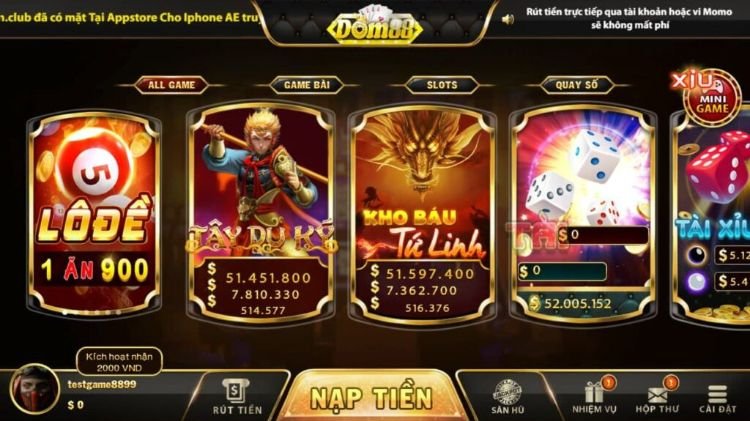Switch to the GAME BÀI tab

pyautogui.click(x=304, y=85)
